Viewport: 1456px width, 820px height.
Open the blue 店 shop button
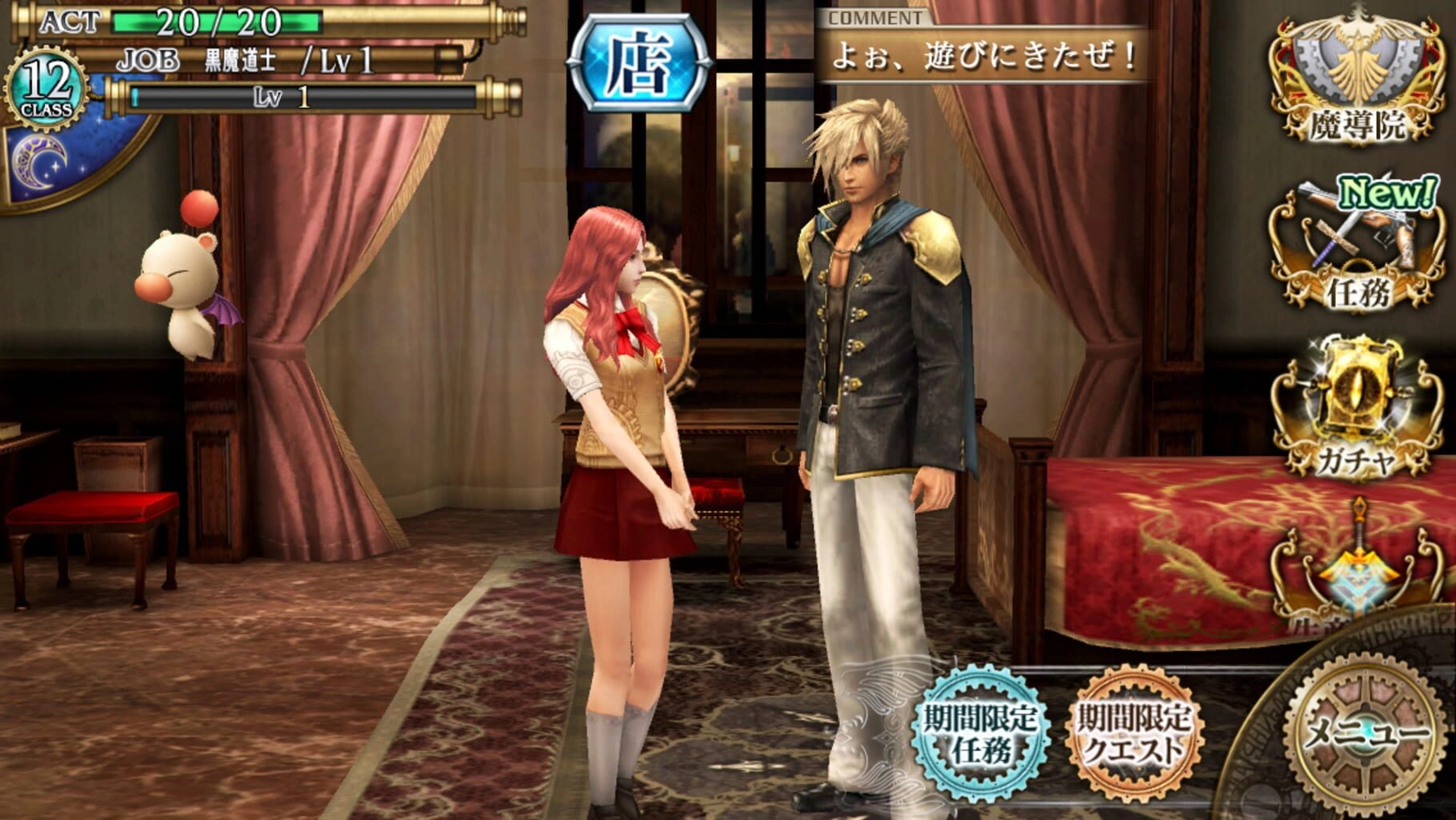click(639, 64)
